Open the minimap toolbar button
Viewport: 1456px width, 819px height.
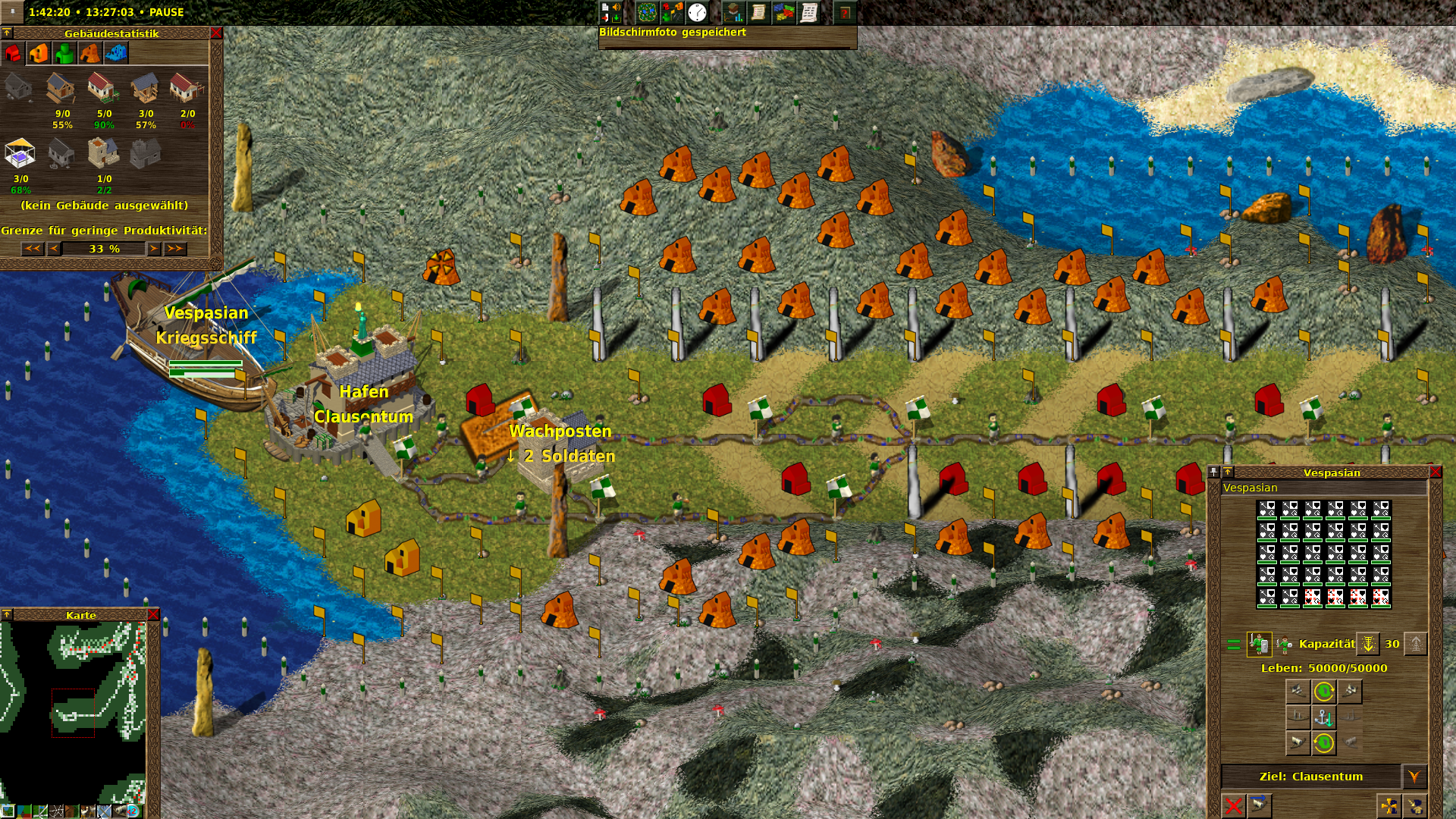coord(647,12)
